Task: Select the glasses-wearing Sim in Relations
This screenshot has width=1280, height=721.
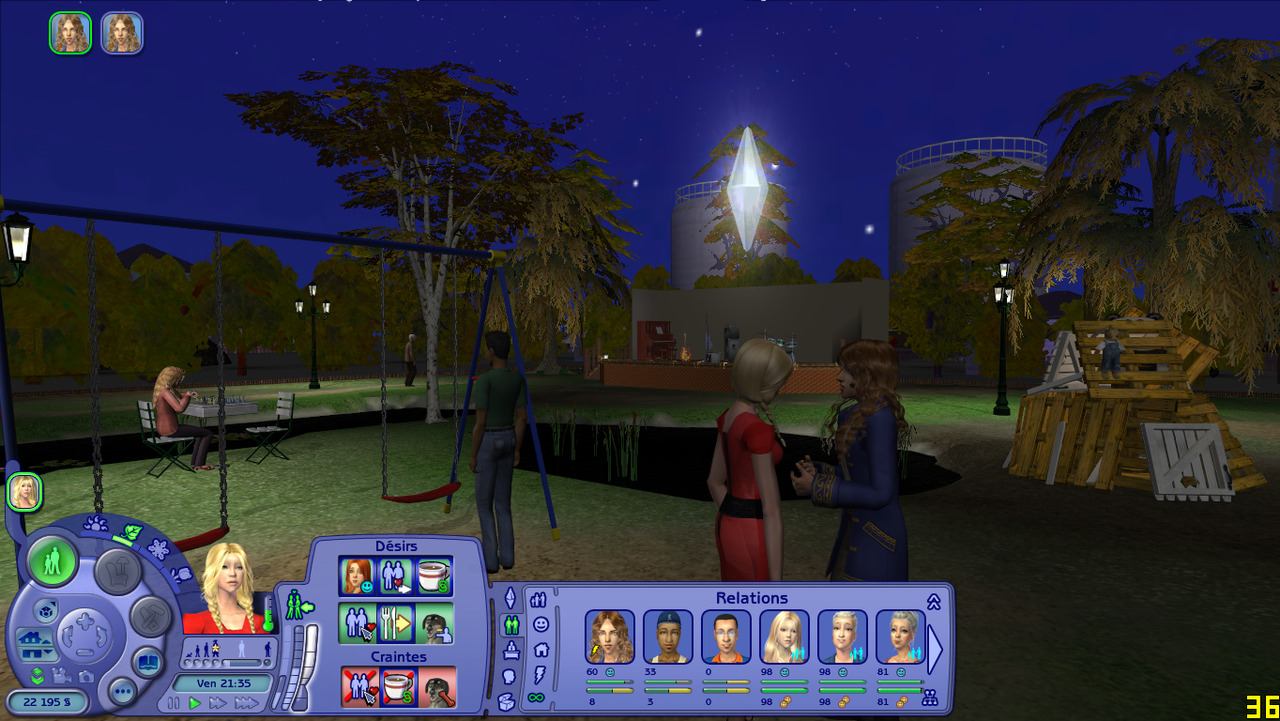Action: (726, 637)
